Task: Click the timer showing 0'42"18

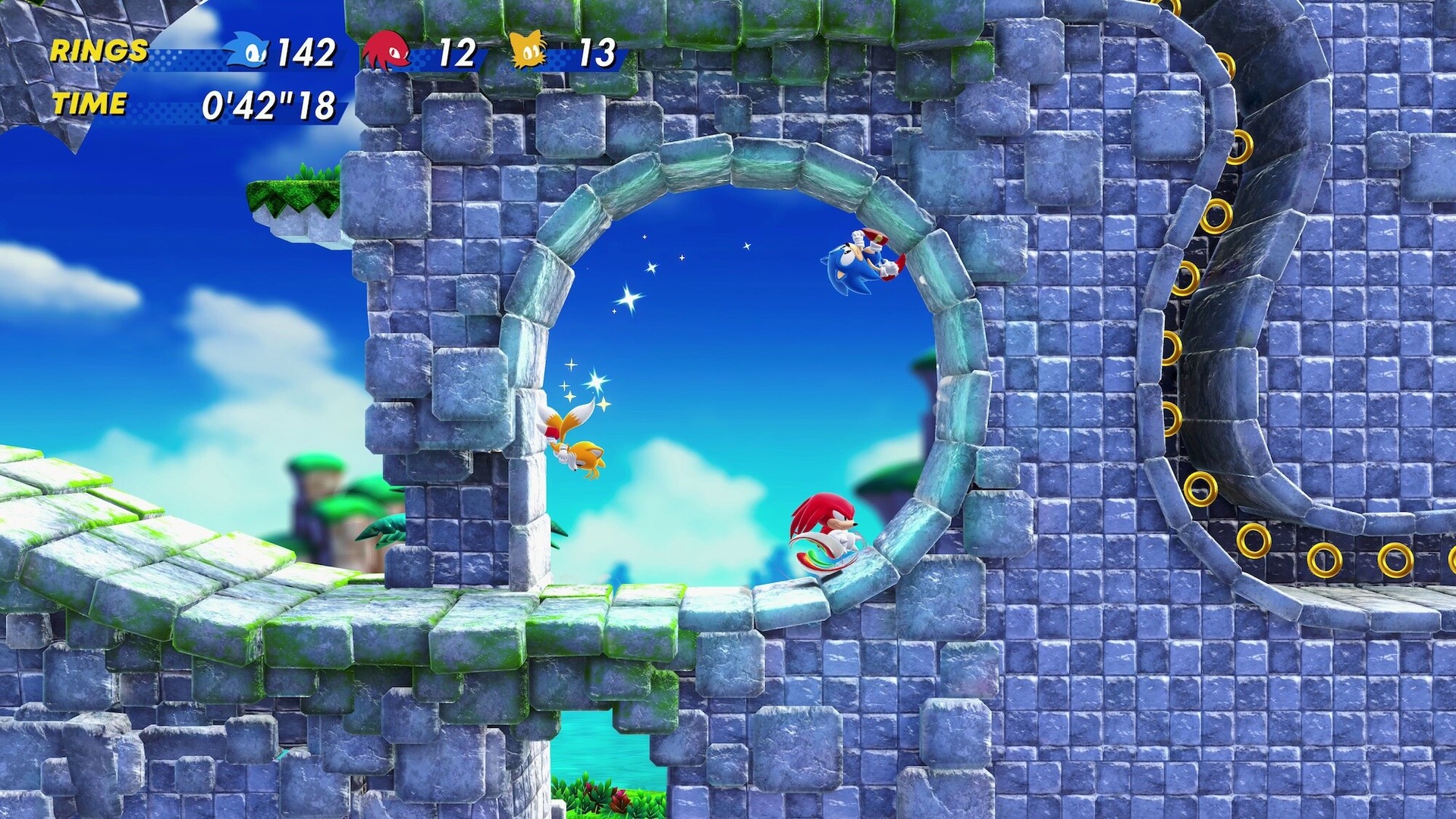Action: [269, 106]
